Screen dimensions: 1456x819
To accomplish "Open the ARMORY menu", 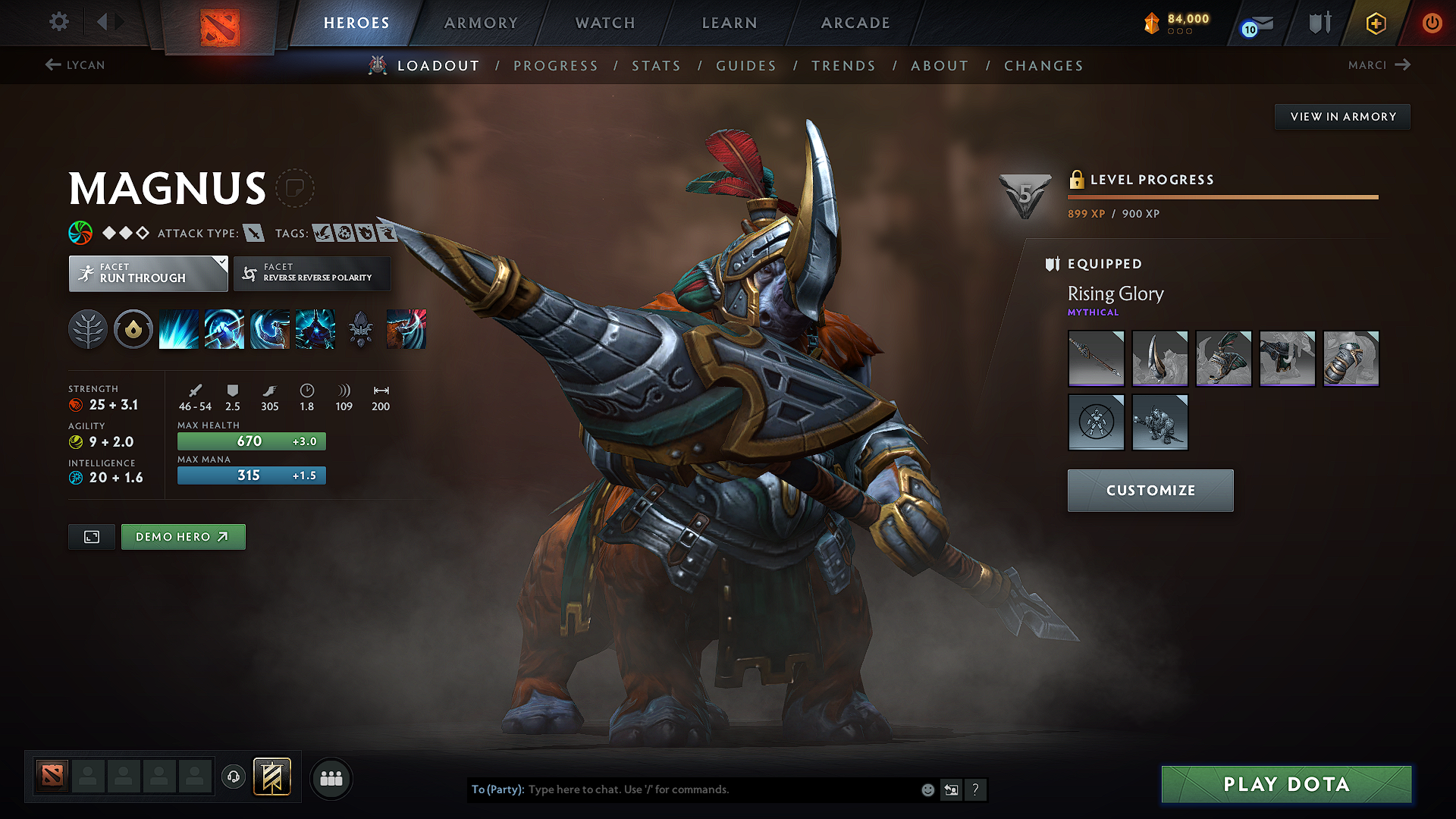I will (x=481, y=23).
